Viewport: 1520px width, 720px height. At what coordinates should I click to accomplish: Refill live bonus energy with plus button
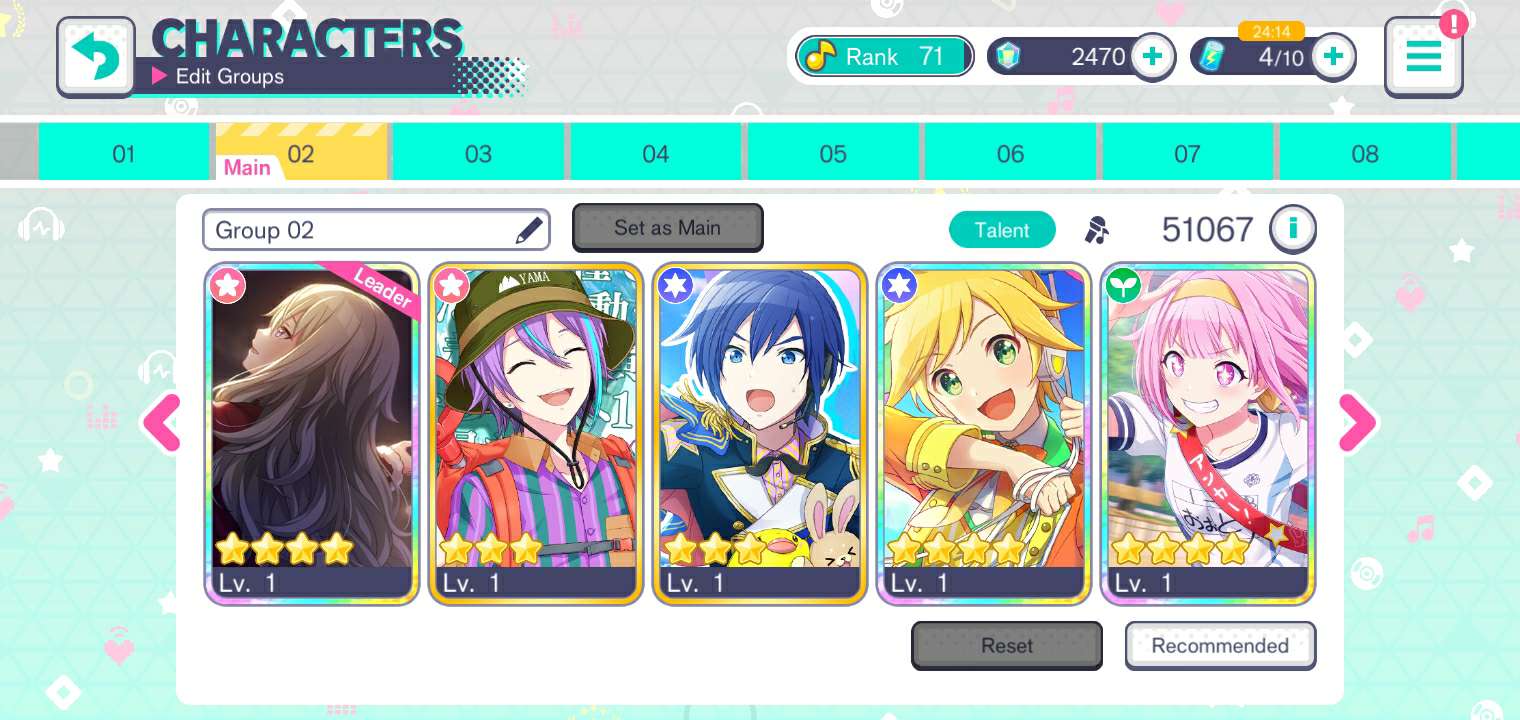tap(1332, 56)
